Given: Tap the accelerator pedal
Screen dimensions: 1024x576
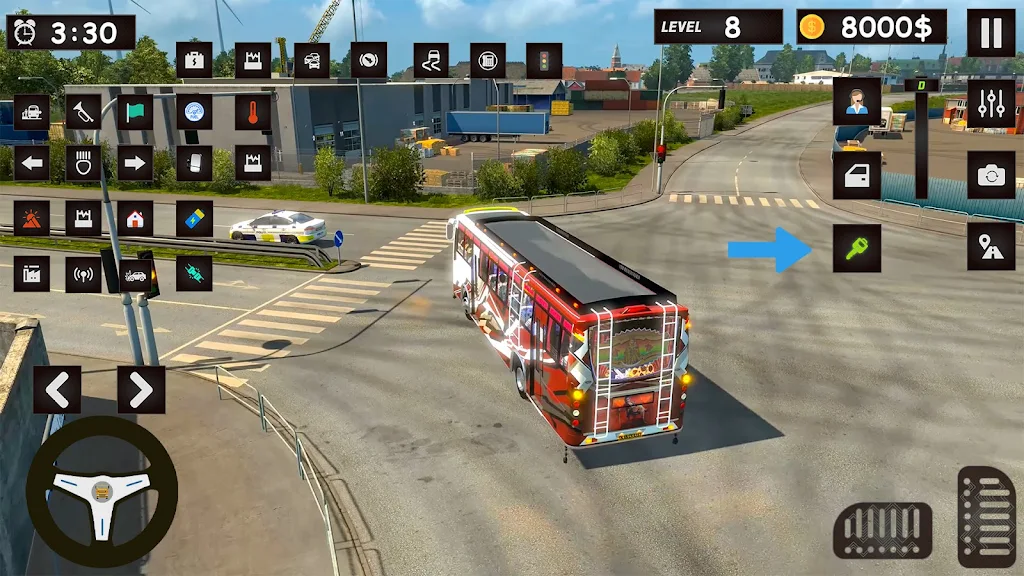Looking at the screenshot, I should pyautogui.click(x=986, y=516).
